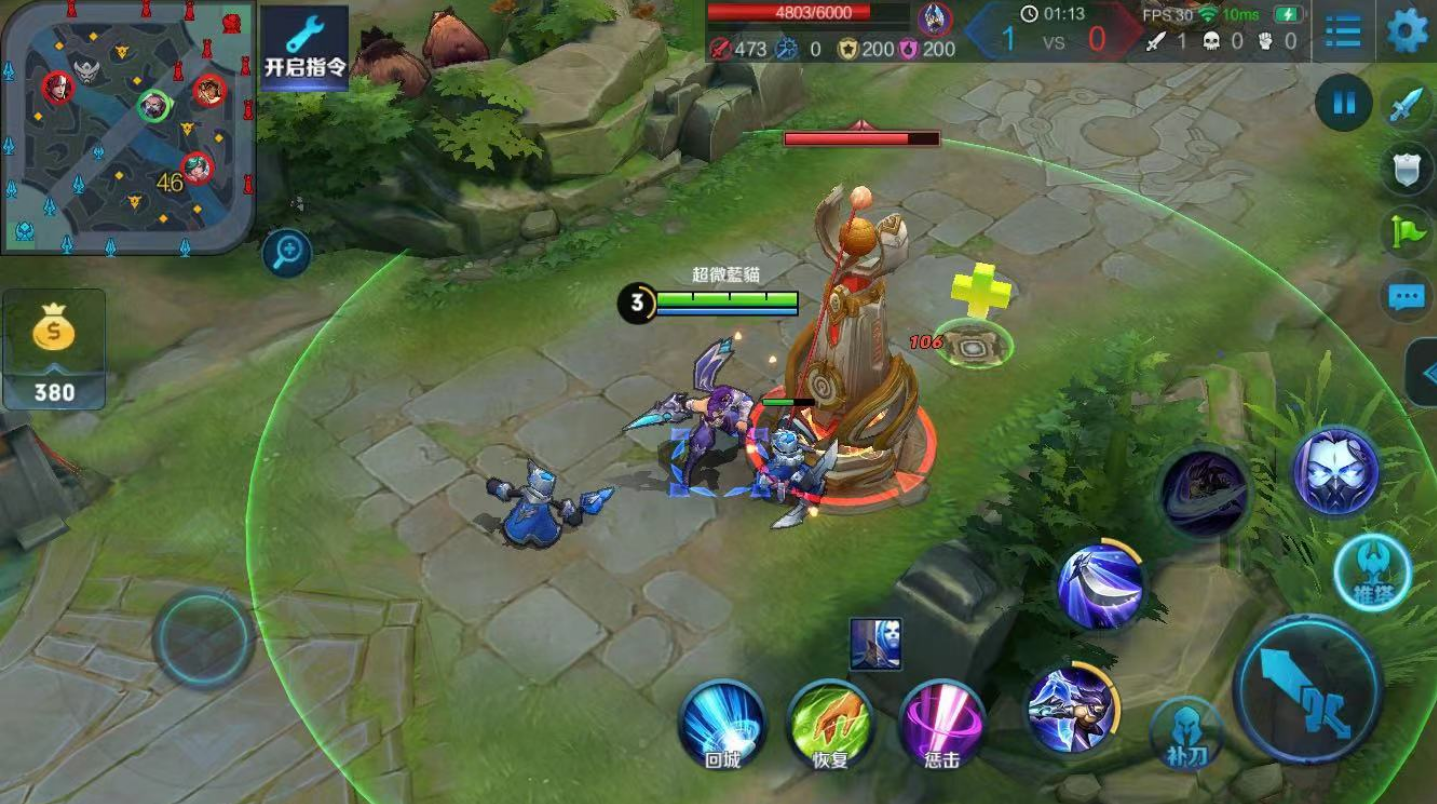Tap the basic attack sword button
The image size is (1437, 804).
tap(1309, 689)
